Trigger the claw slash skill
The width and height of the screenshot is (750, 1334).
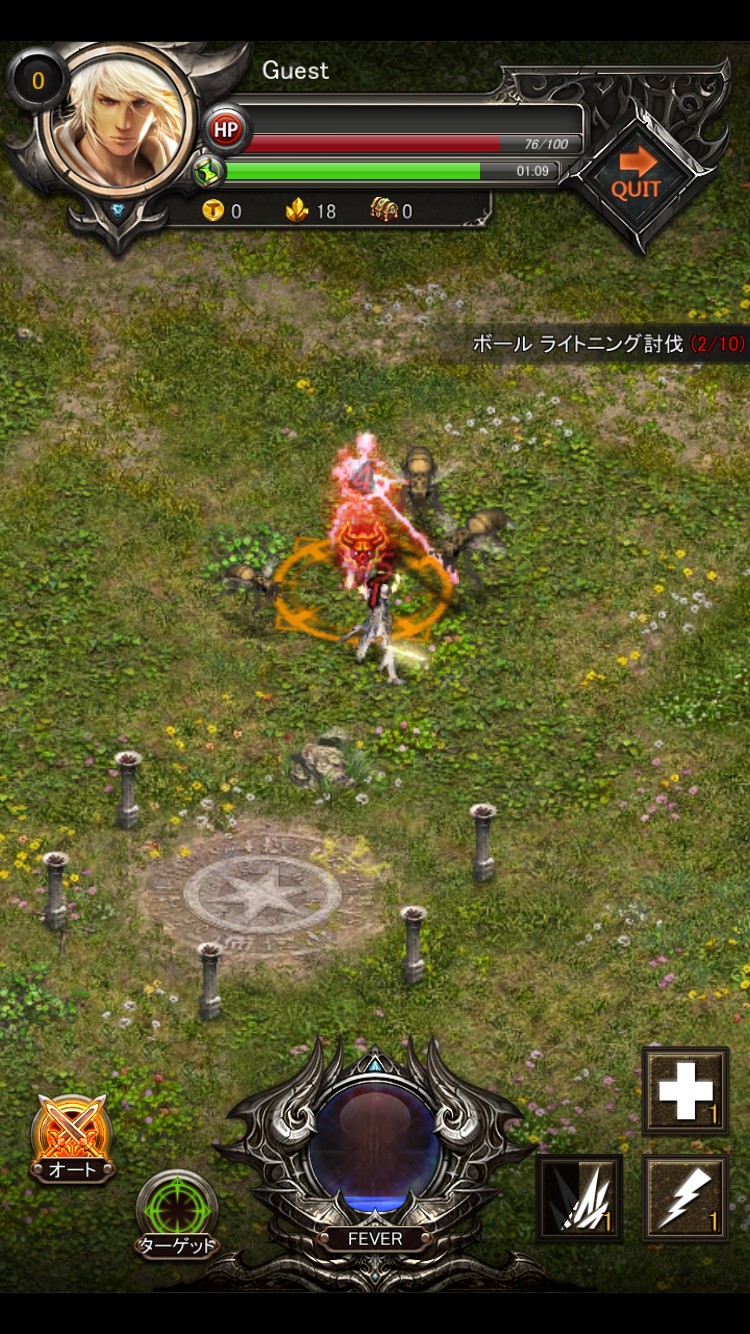click(x=580, y=1197)
